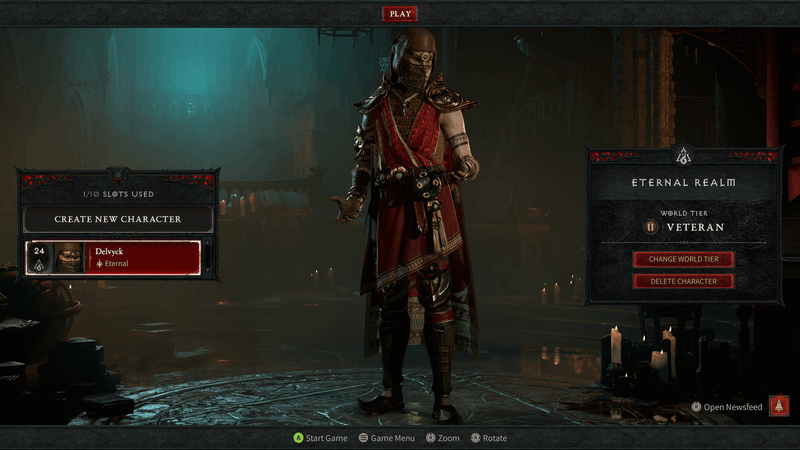Create a new character
The height and width of the screenshot is (450, 800).
coord(118,219)
